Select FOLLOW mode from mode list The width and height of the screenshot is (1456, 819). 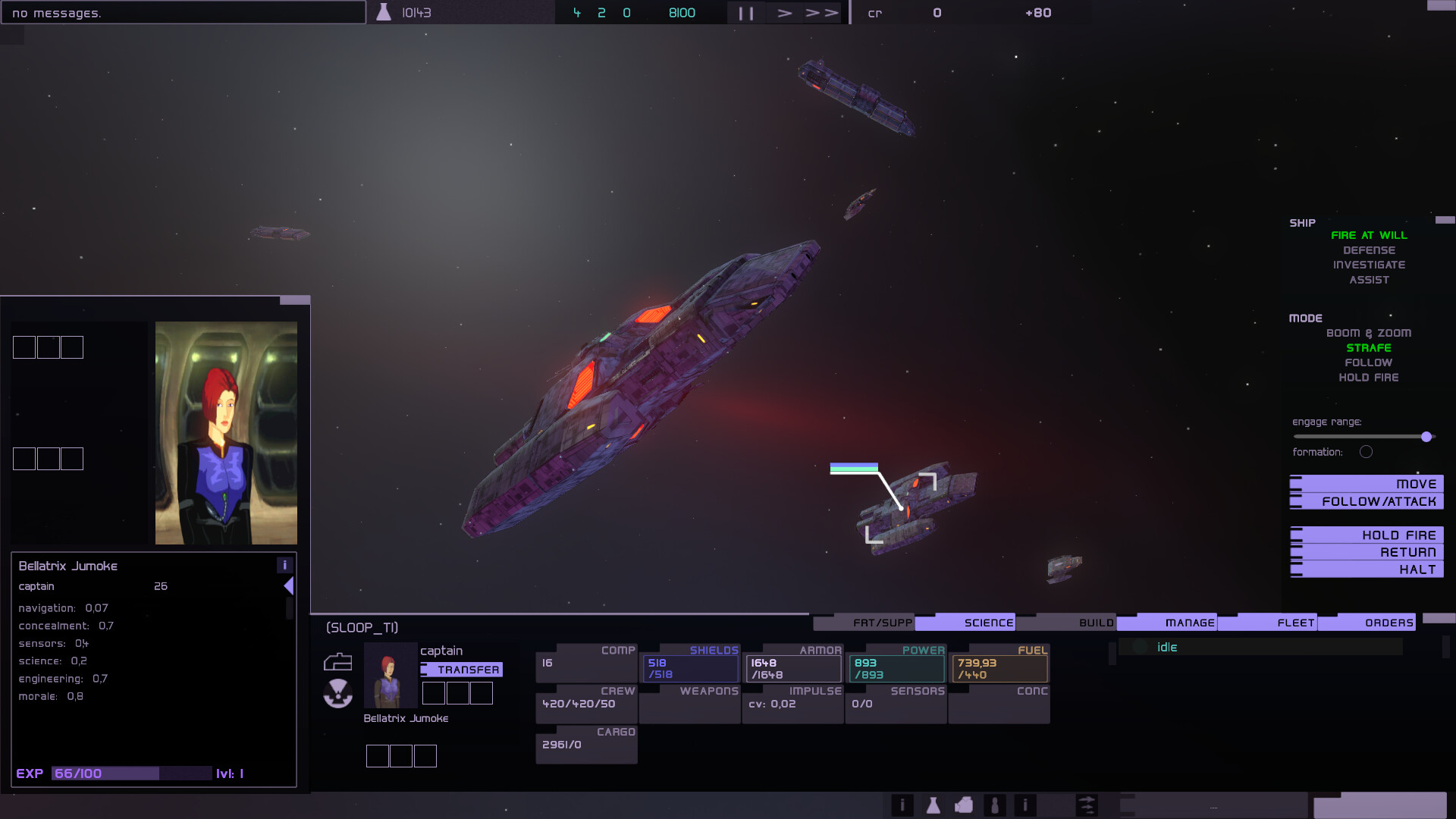[1368, 362]
